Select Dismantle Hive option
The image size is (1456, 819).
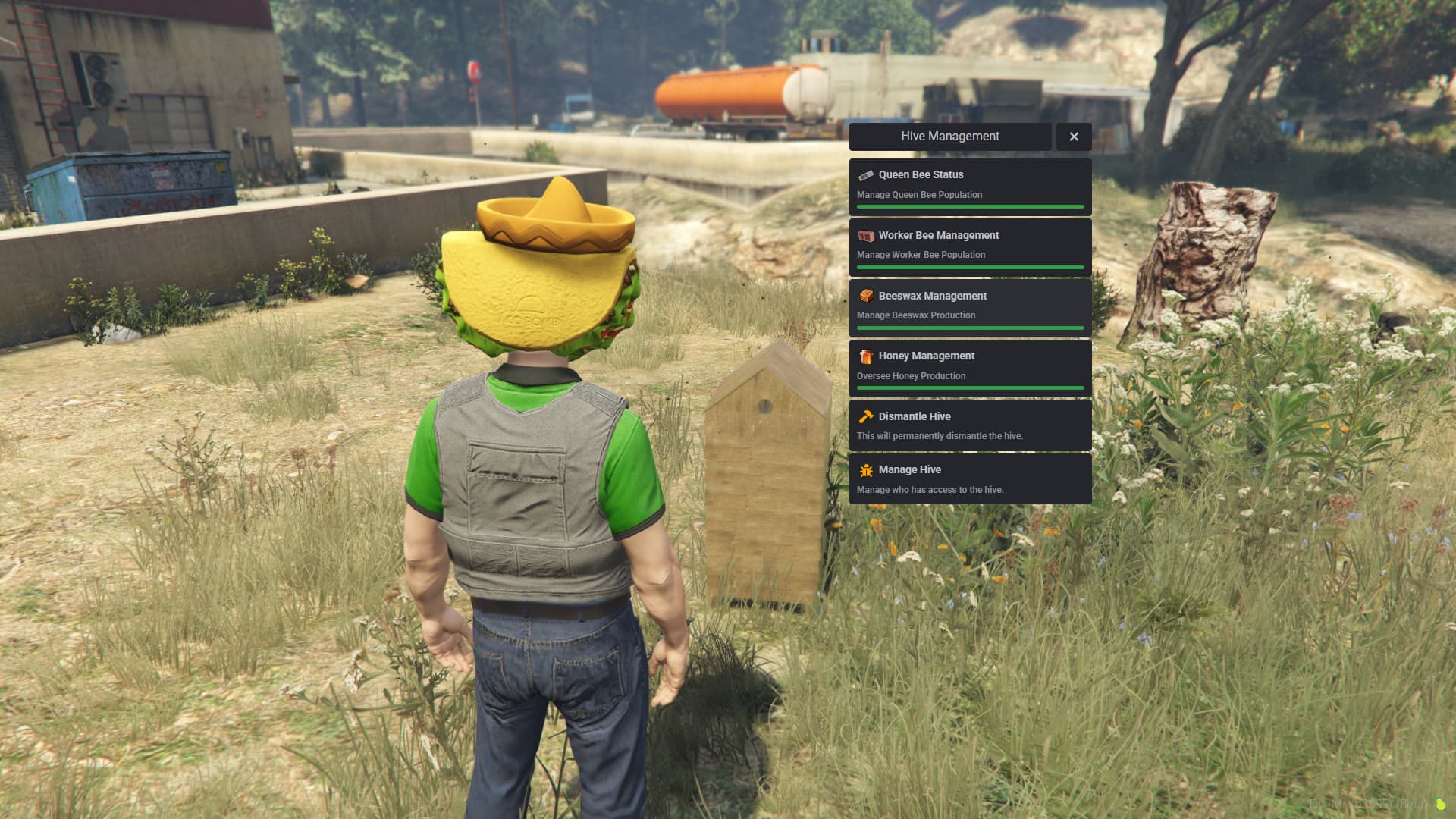(x=970, y=425)
